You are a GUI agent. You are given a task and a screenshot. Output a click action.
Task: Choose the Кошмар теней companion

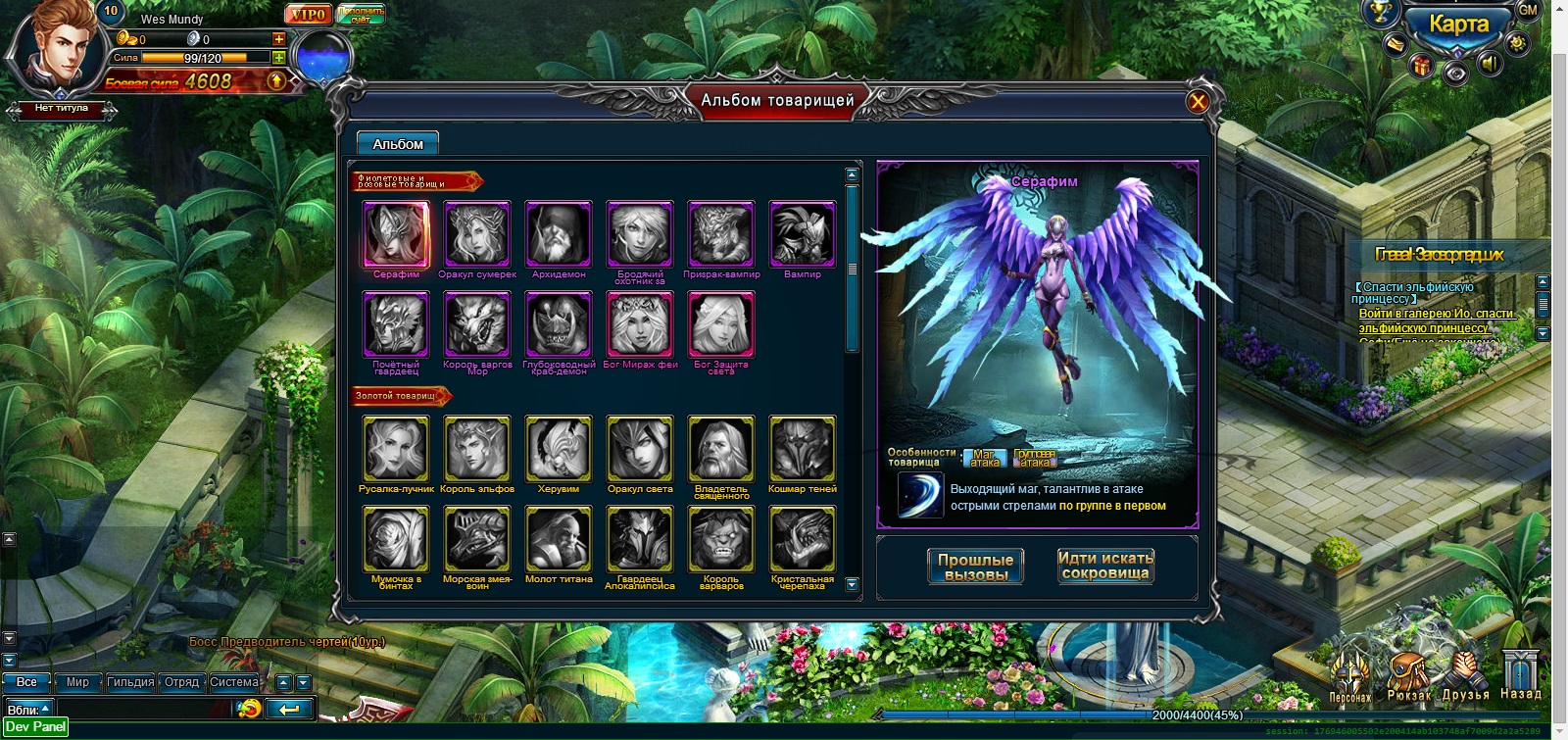[803, 449]
